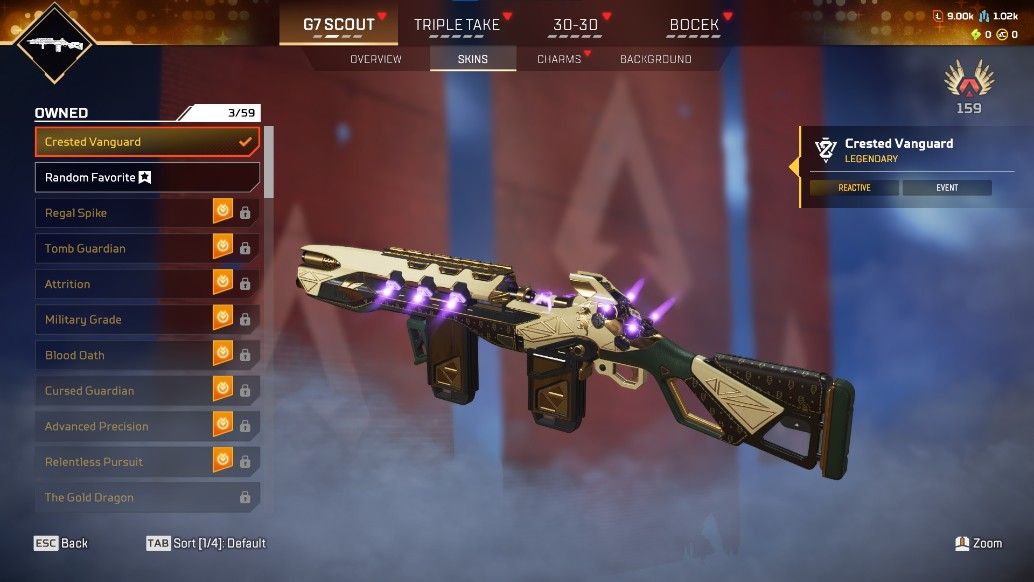
Task: Open the Overview sub-tab
Action: coord(375,59)
